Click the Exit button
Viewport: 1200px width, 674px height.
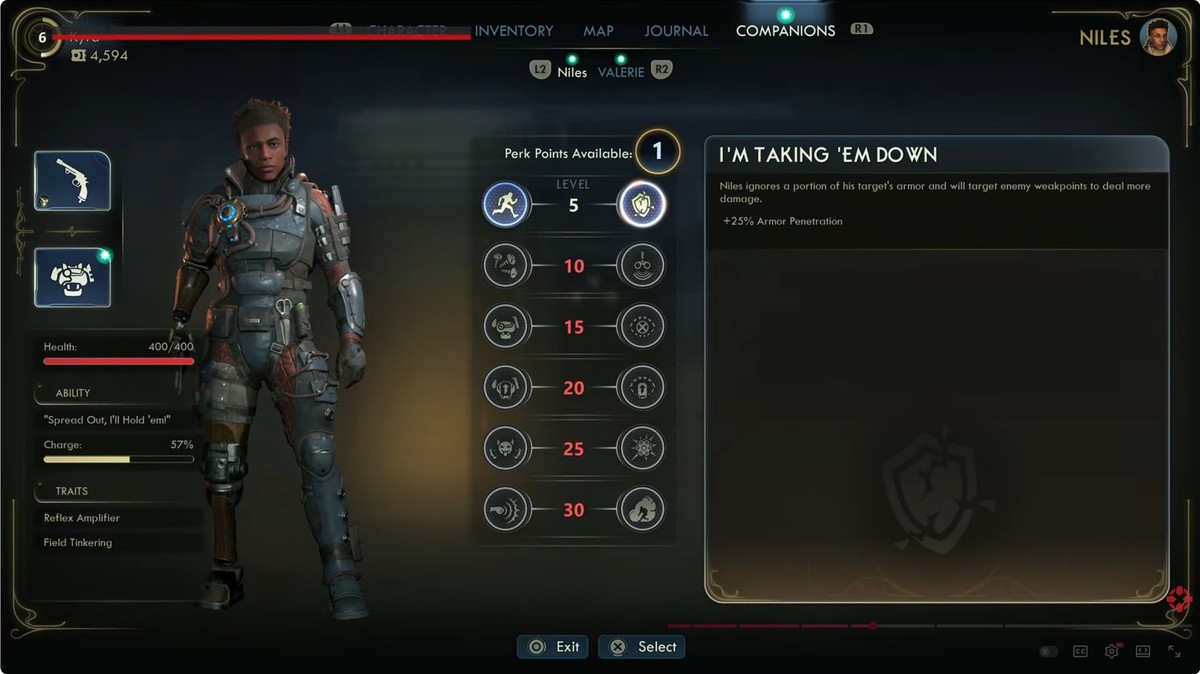coord(553,647)
